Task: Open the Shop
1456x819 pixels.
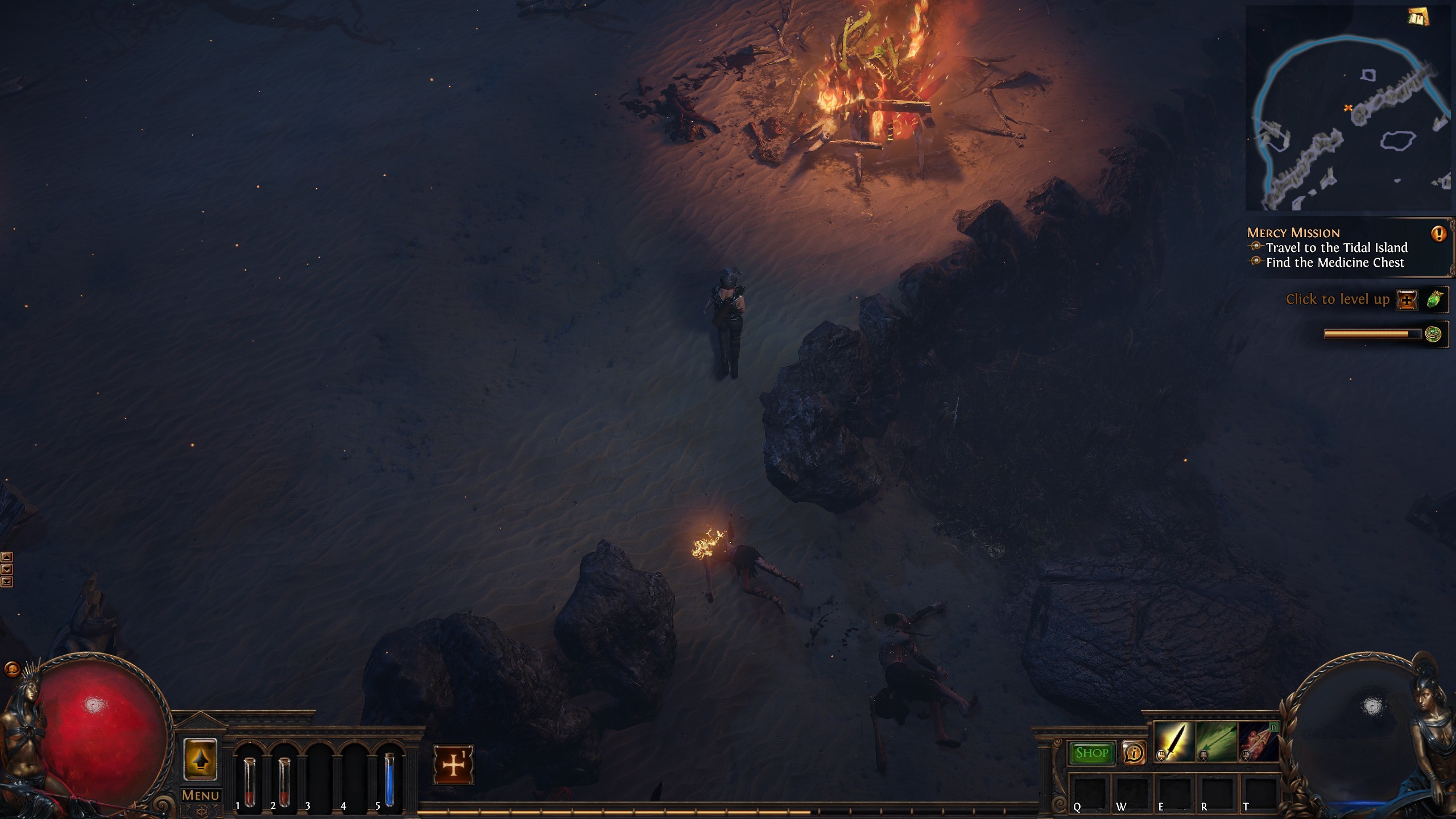Action: (1093, 752)
